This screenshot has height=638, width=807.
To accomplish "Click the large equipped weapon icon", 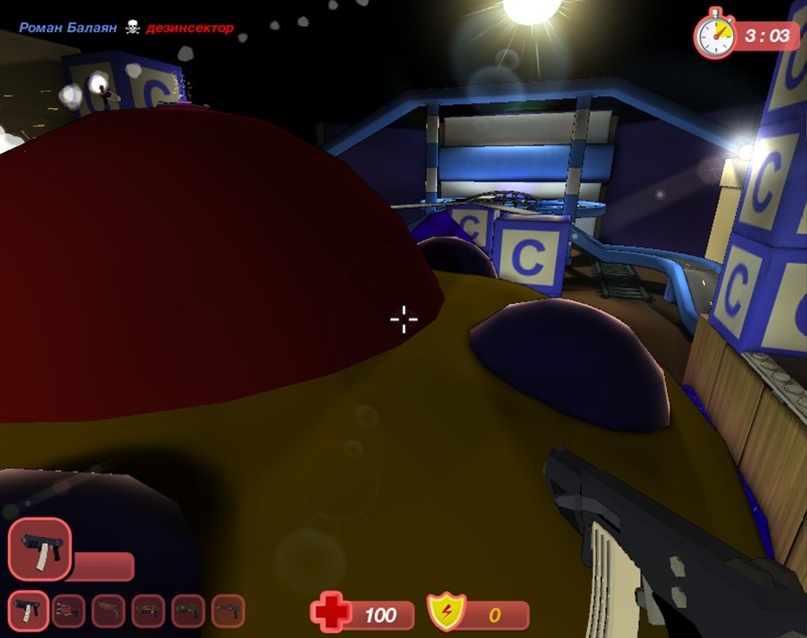I will pyautogui.click(x=40, y=549).
